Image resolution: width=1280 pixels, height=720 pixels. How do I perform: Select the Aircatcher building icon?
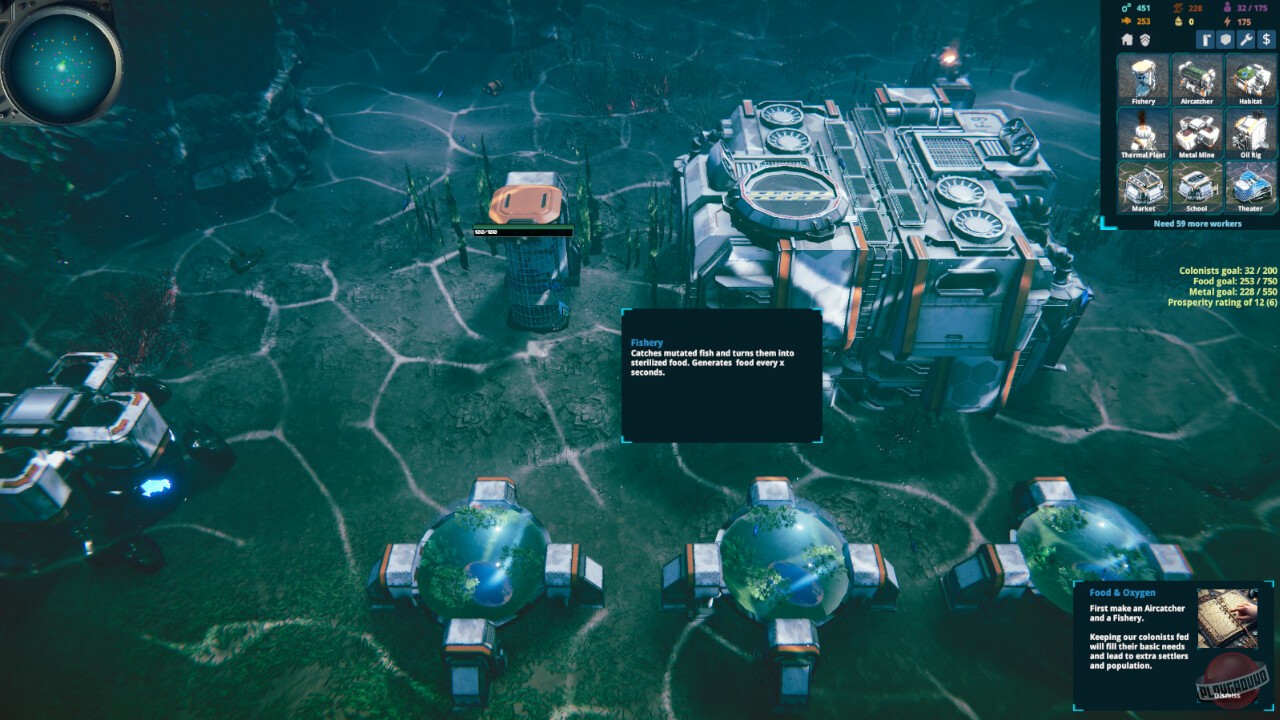click(1196, 81)
